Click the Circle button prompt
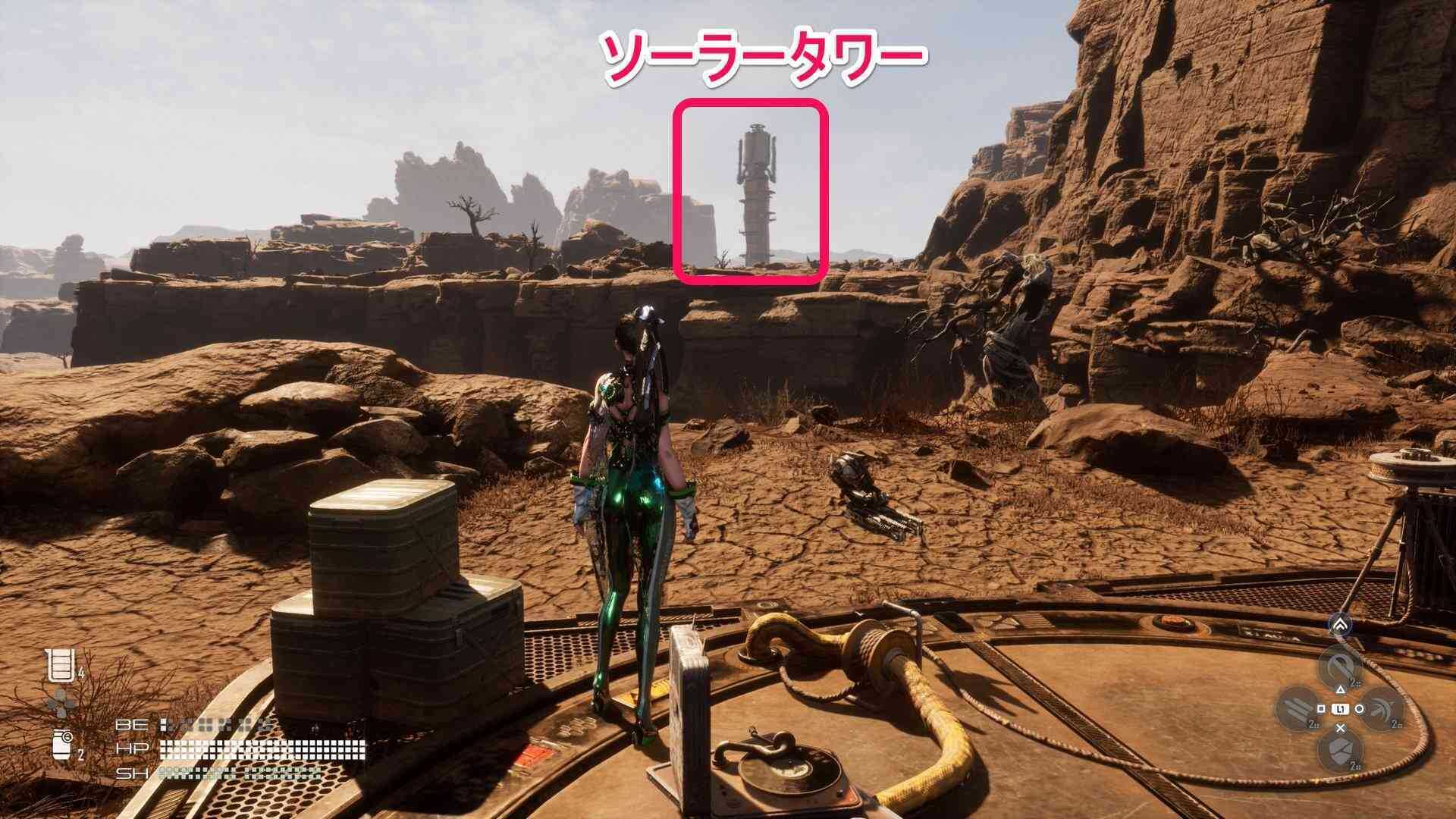Image resolution: width=1456 pixels, height=819 pixels. point(1358,708)
